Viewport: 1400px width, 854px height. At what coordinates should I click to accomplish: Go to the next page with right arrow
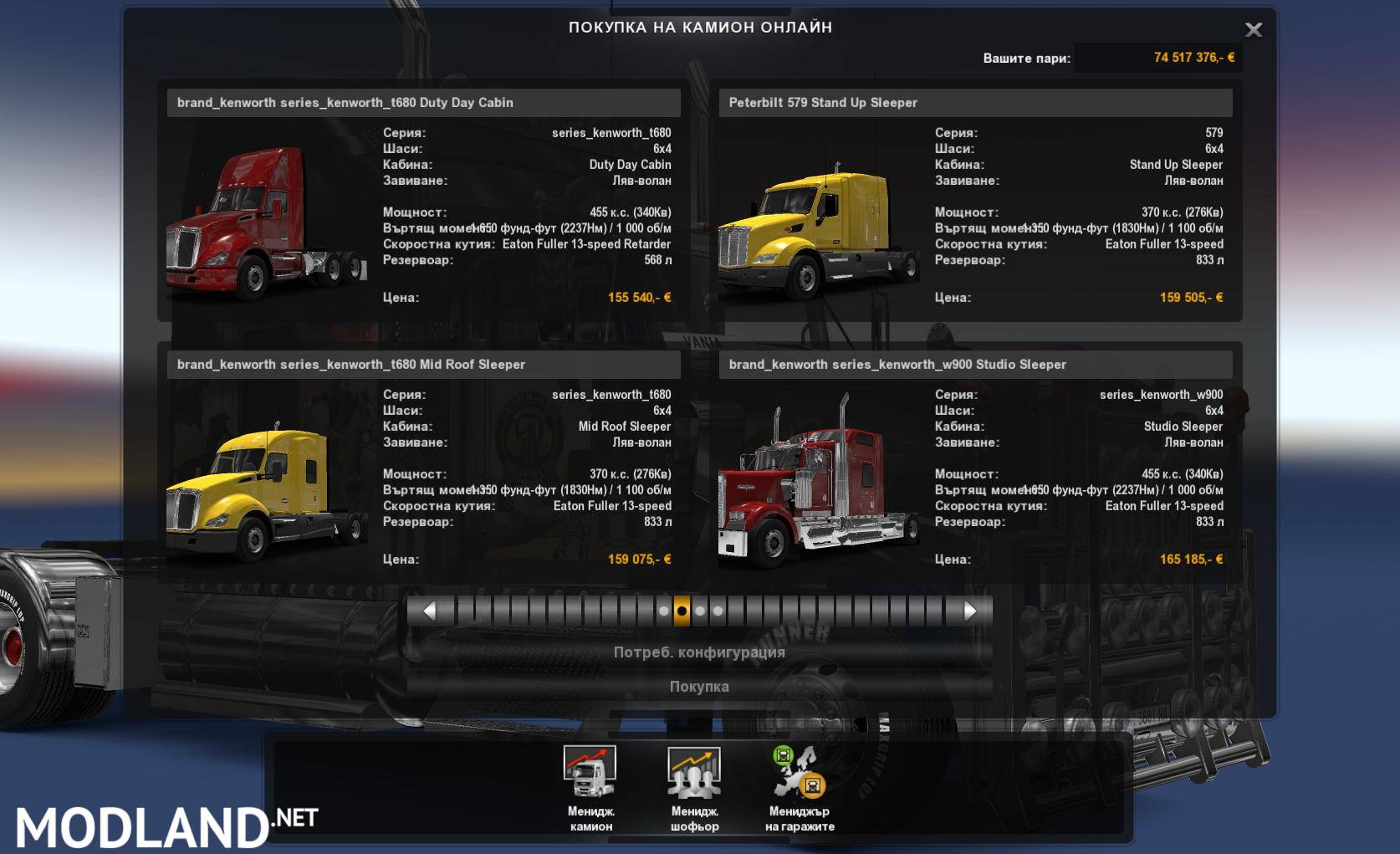pyautogui.click(x=970, y=611)
